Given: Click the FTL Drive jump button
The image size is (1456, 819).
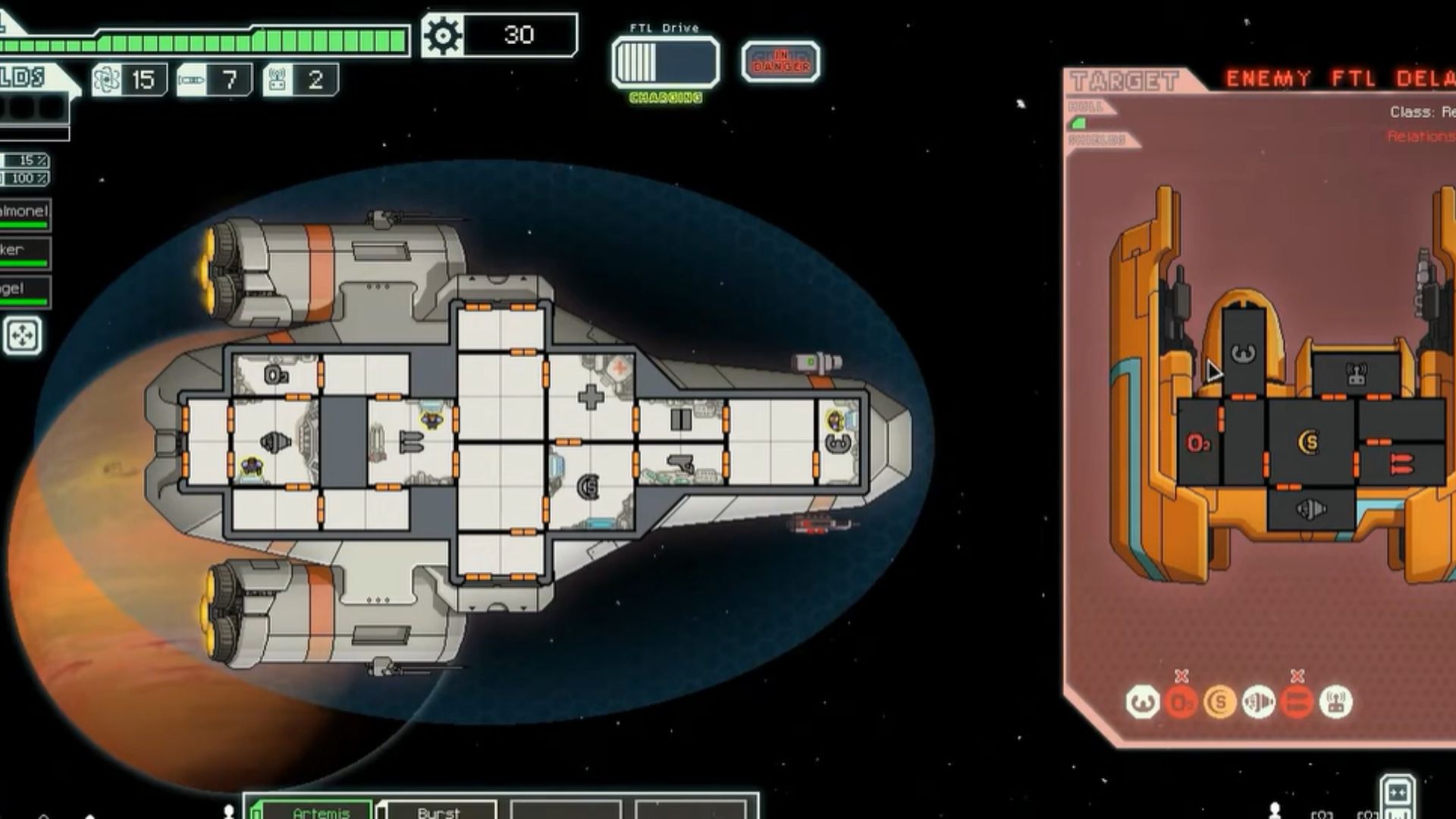Looking at the screenshot, I should click(665, 61).
